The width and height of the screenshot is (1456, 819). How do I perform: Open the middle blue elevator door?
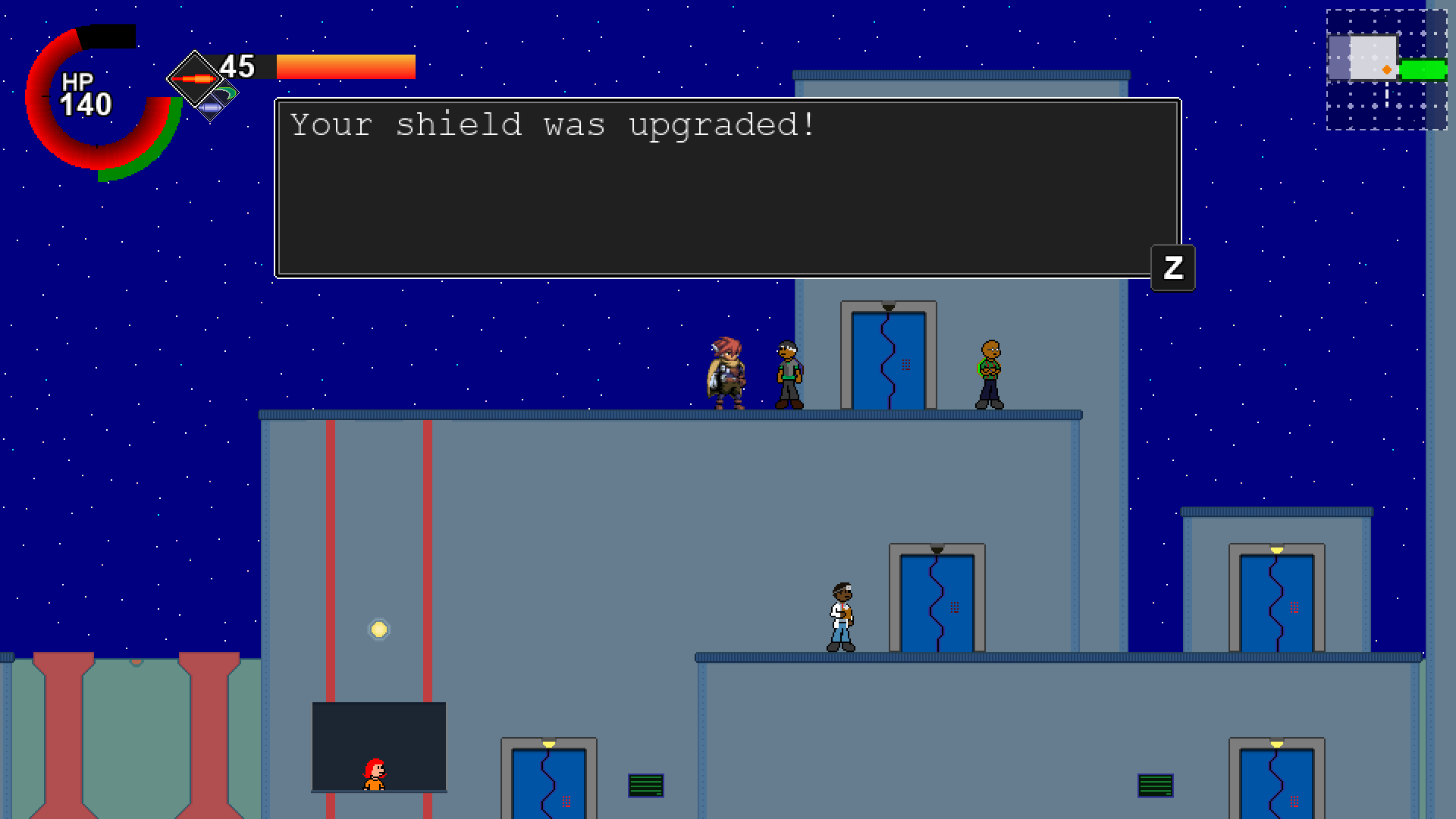[936, 603]
